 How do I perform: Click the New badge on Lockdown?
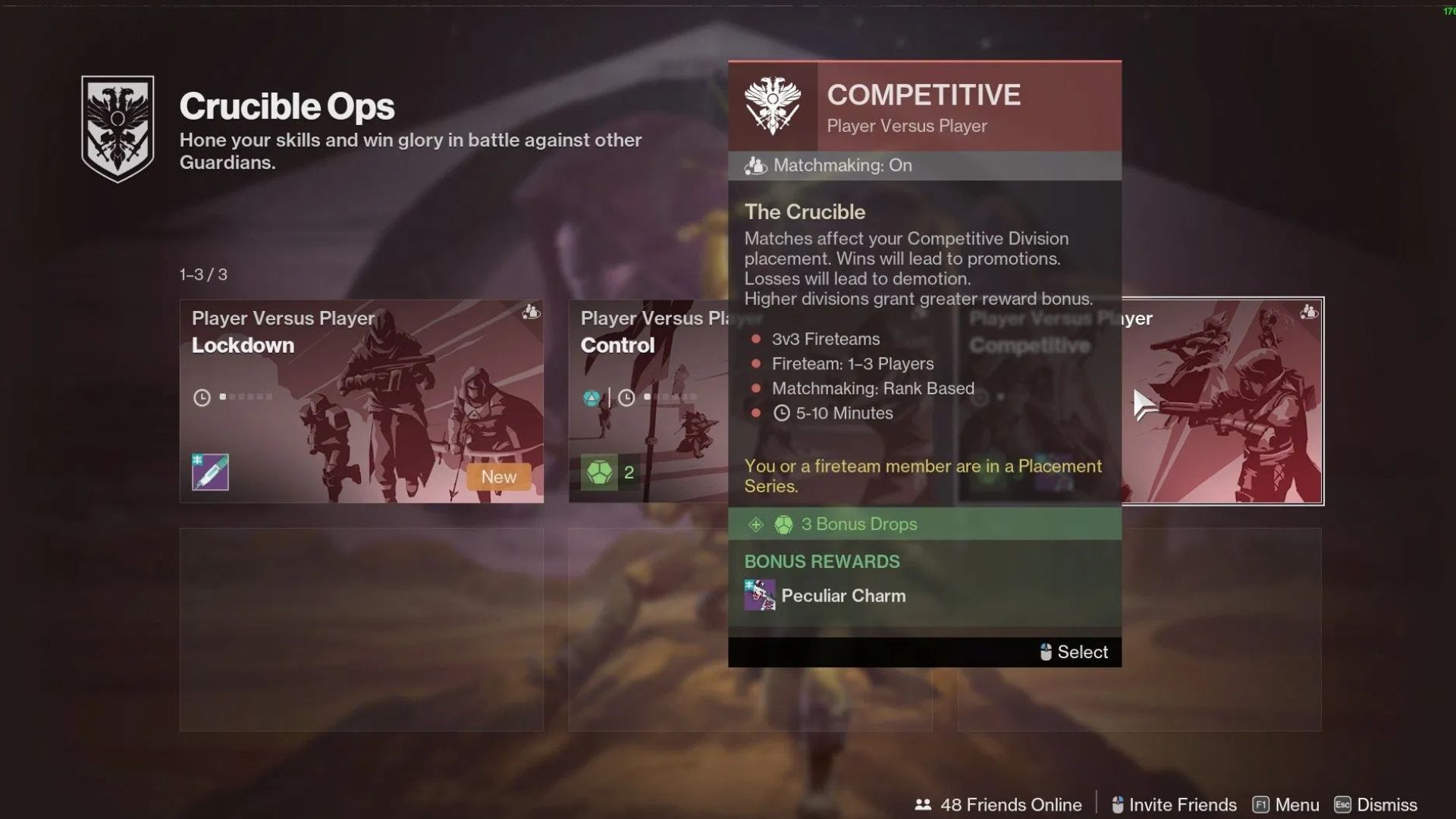point(497,476)
